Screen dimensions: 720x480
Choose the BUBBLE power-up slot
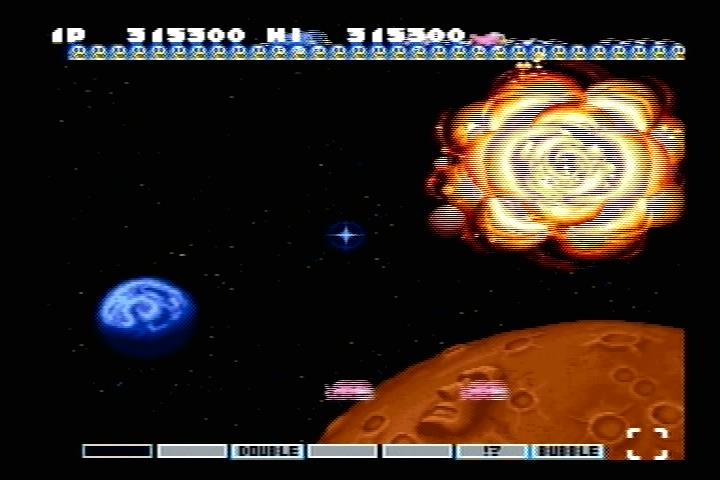(x=567, y=451)
